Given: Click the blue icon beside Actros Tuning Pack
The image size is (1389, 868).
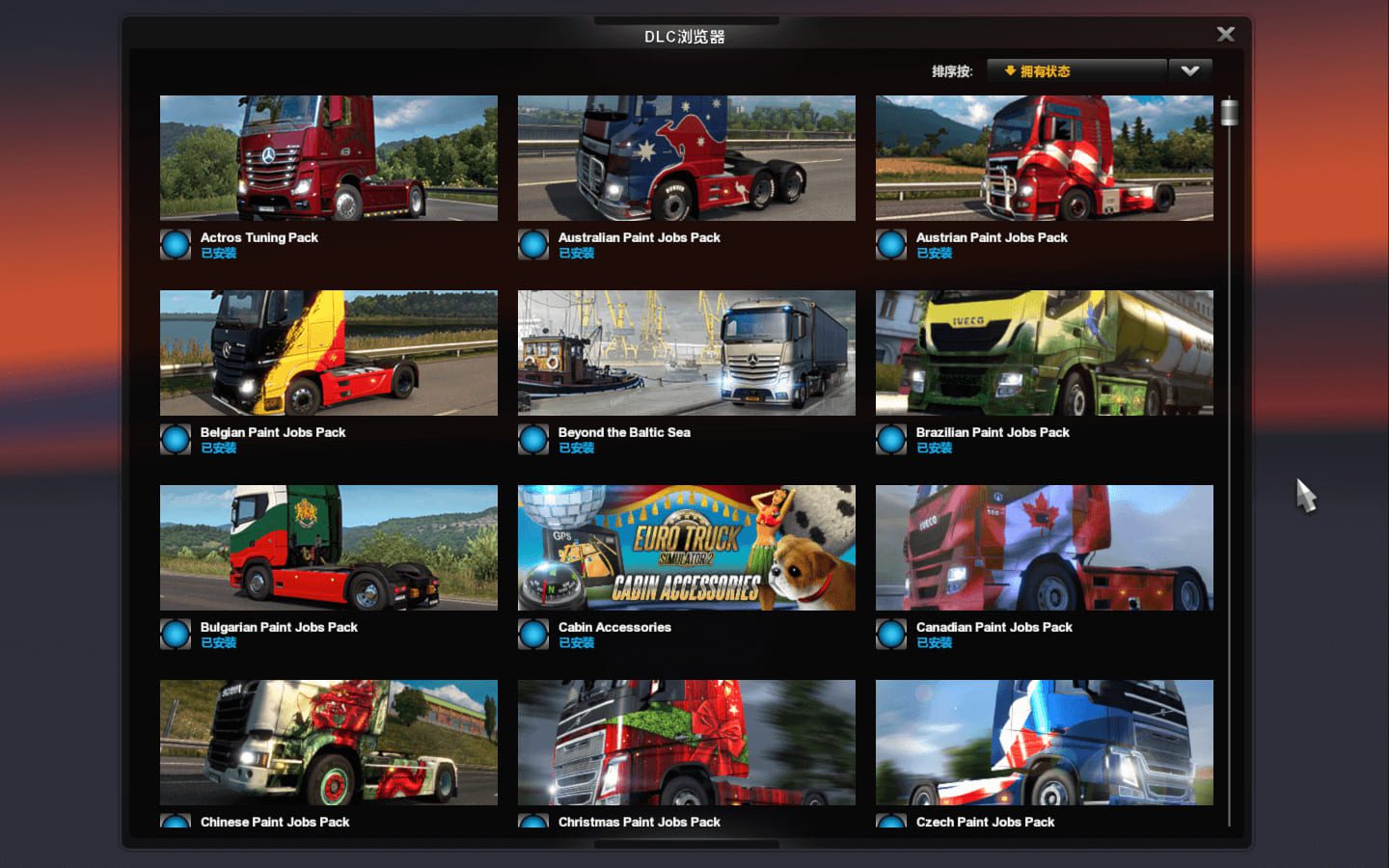Looking at the screenshot, I should [x=176, y=245].
